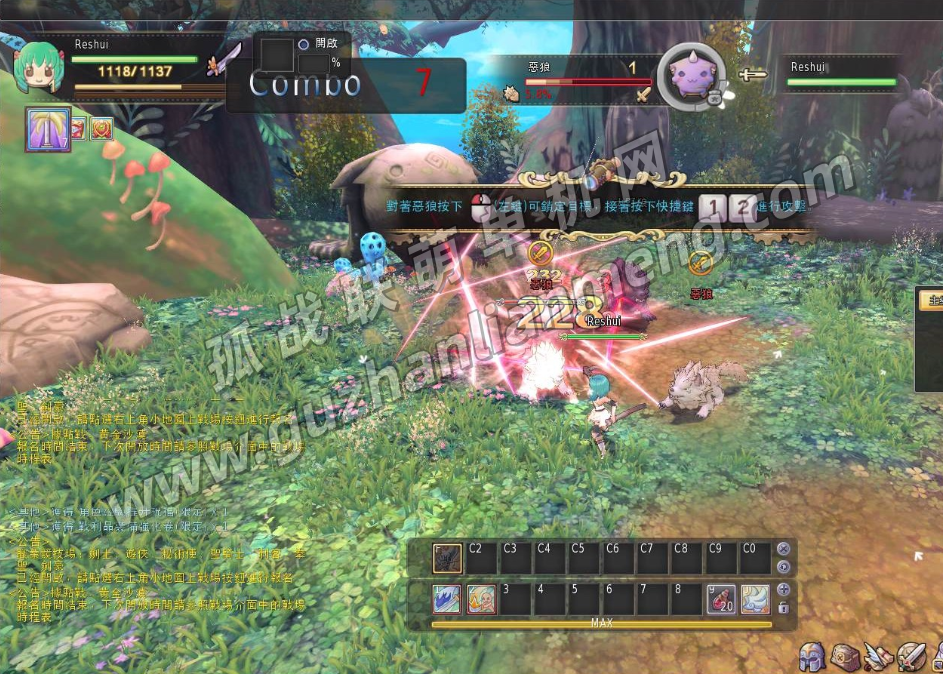The width and height of the screenshot is (943, 674).
Task: Click Reshui's green-haired character portrait
Action: tap(40, 69)
